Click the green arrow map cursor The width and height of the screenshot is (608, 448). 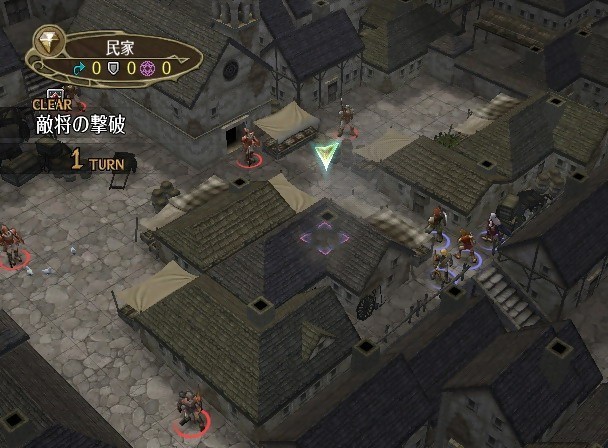325,155
